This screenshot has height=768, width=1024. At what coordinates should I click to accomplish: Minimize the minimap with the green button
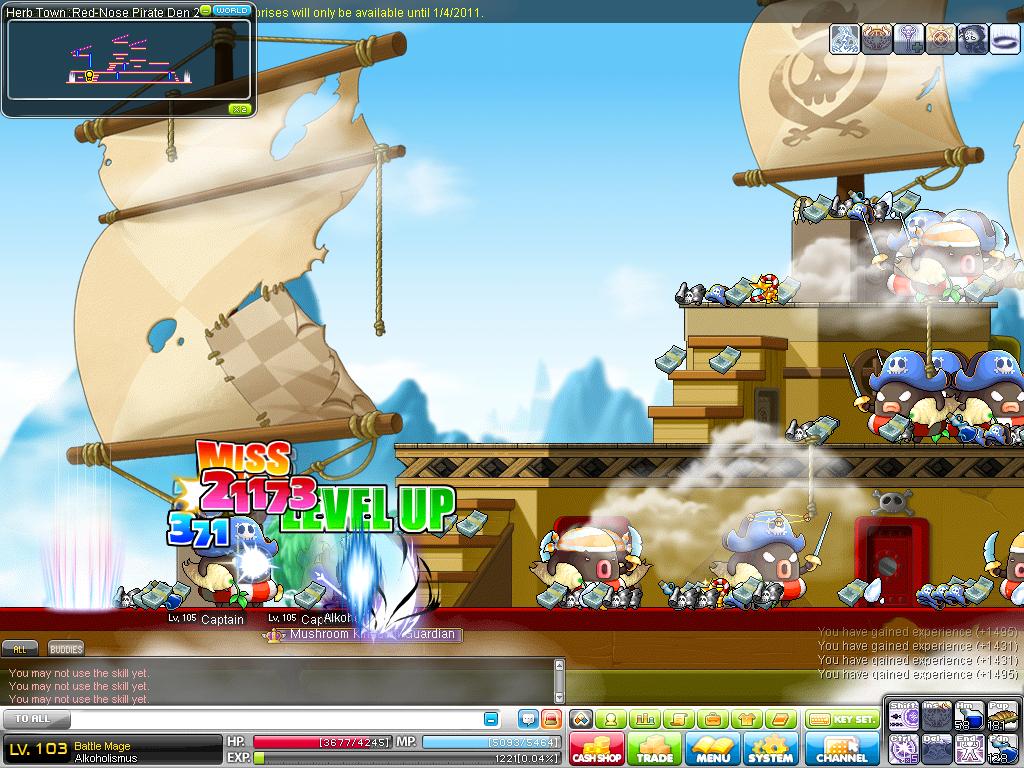[x=205, y=10]
